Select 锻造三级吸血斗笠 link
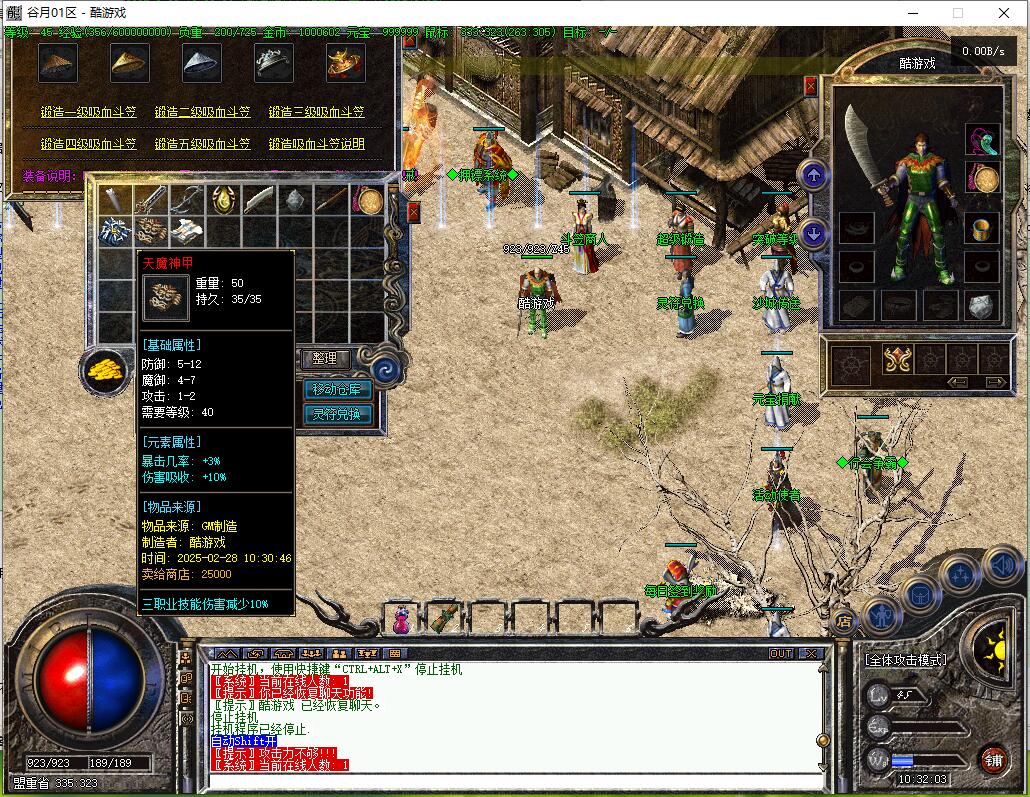 316,113
